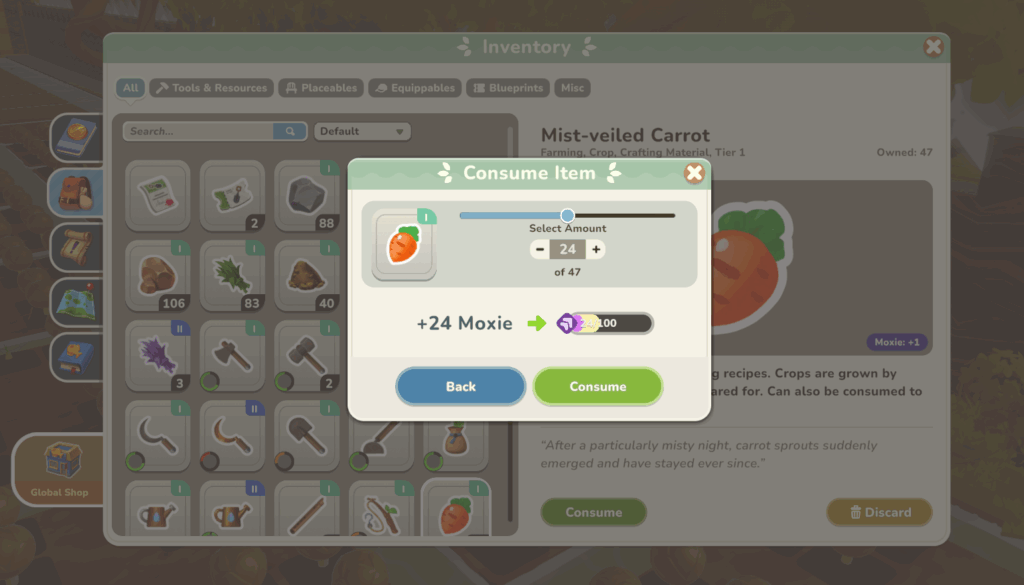
Task: Close the Consume Item popup
Action: pos(694,173)
